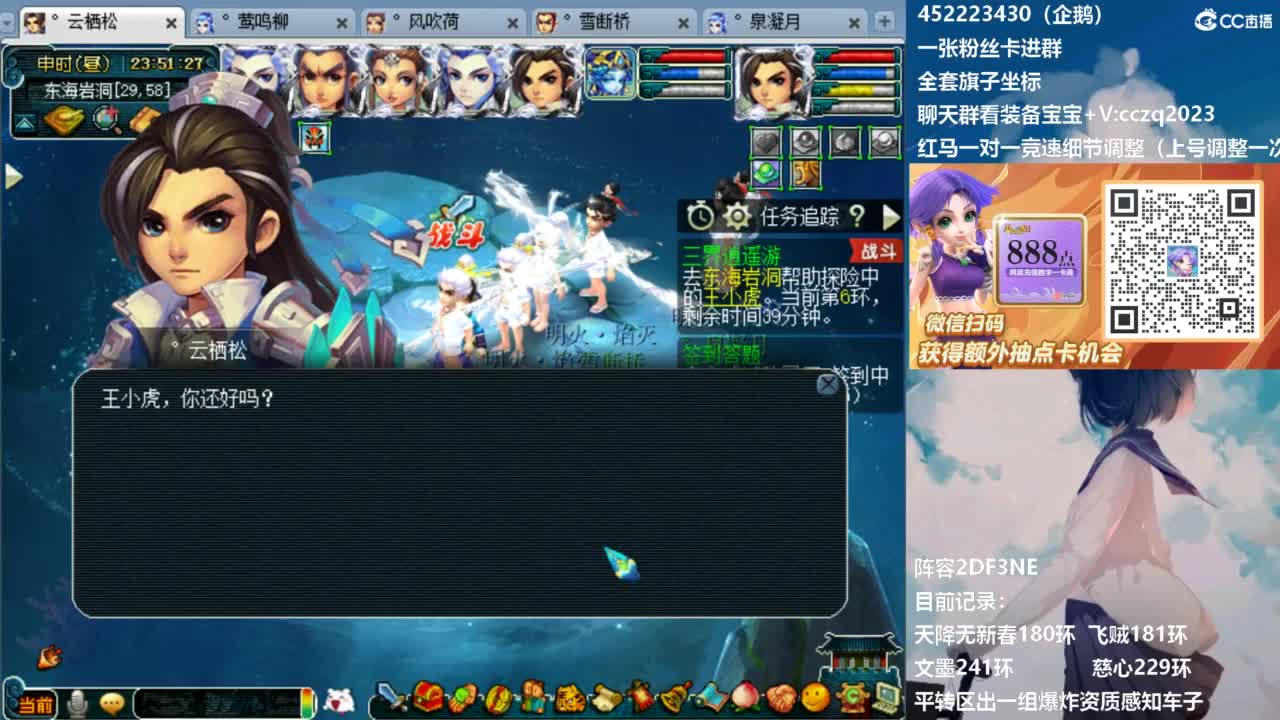
Task: Open the task tracker help question mark
Action: point(858,217)
